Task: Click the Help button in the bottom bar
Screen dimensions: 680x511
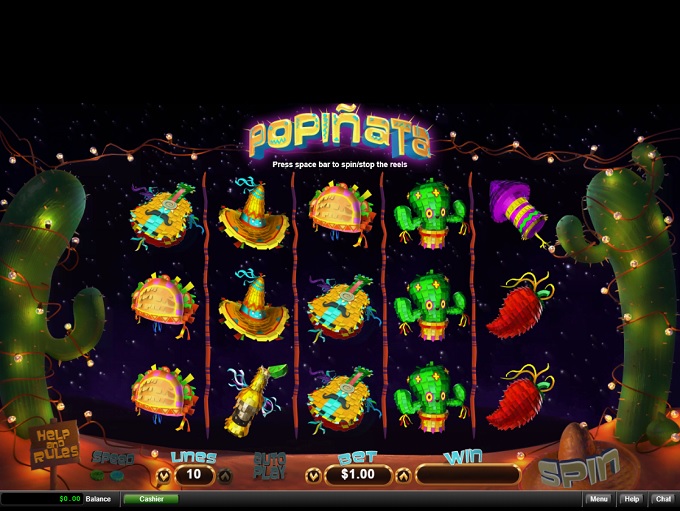Action: (631, 499)
